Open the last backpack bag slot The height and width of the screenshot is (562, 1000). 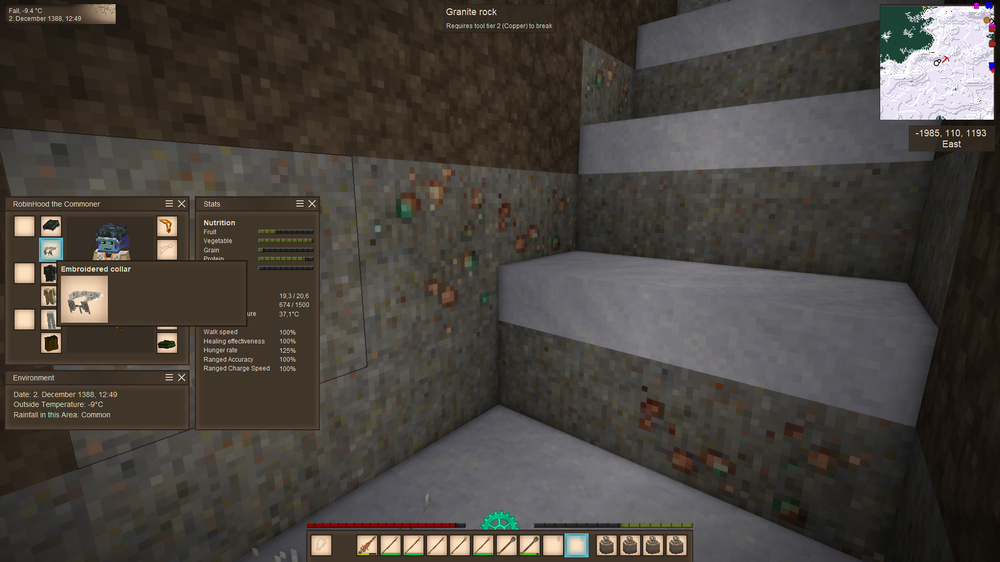[x=678, y=545]
